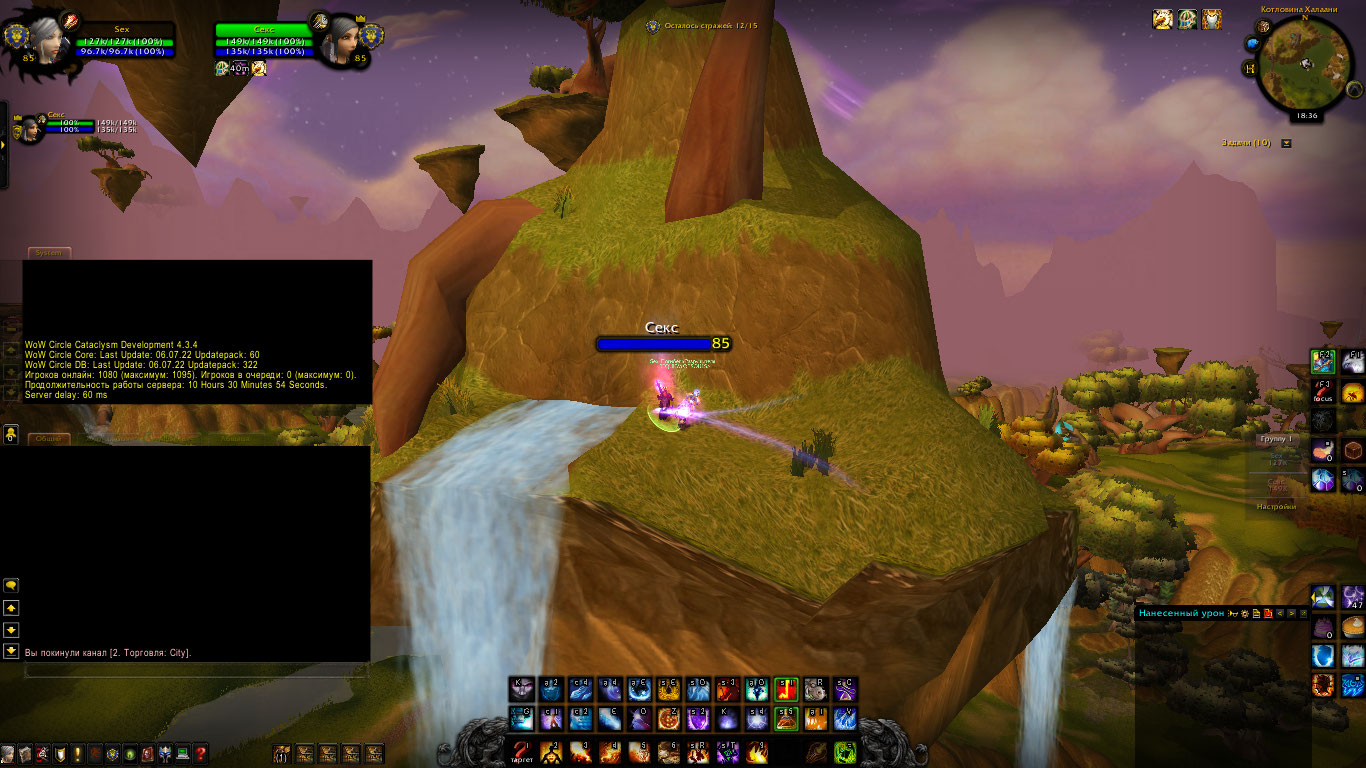Switch to the System chat tab
Viewport: 1366px width, 768px height.
[x=48, y=253]
